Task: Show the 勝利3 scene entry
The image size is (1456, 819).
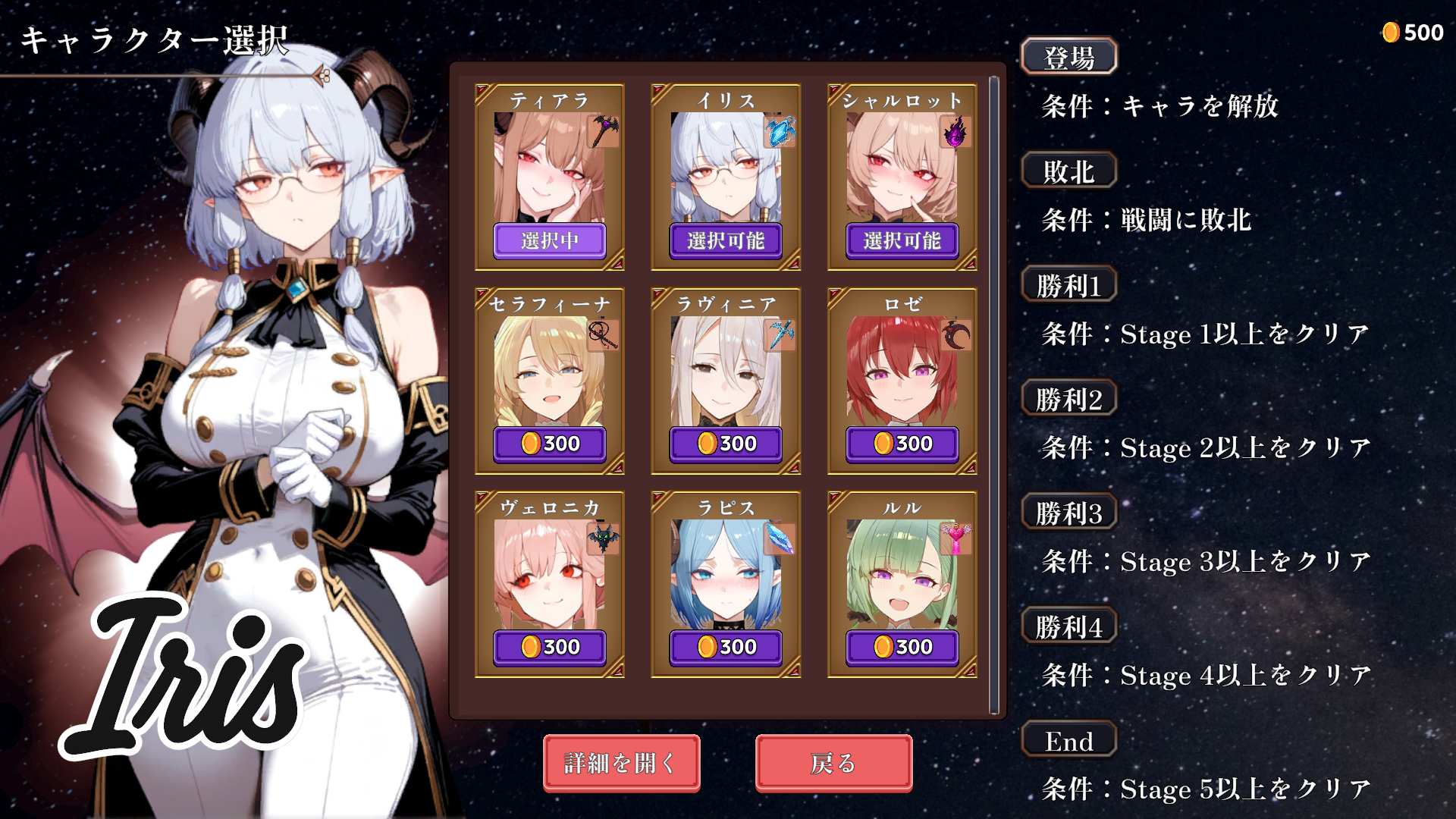Action: coord(1068,513)
